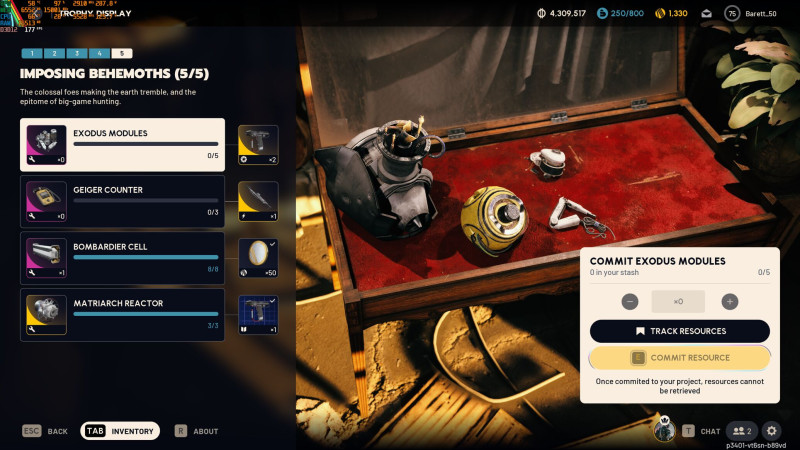Image resolution: width=800 pixels, height=450 pixels.
Task: Open the settings gear icon
Action: [x=771, y=431]
